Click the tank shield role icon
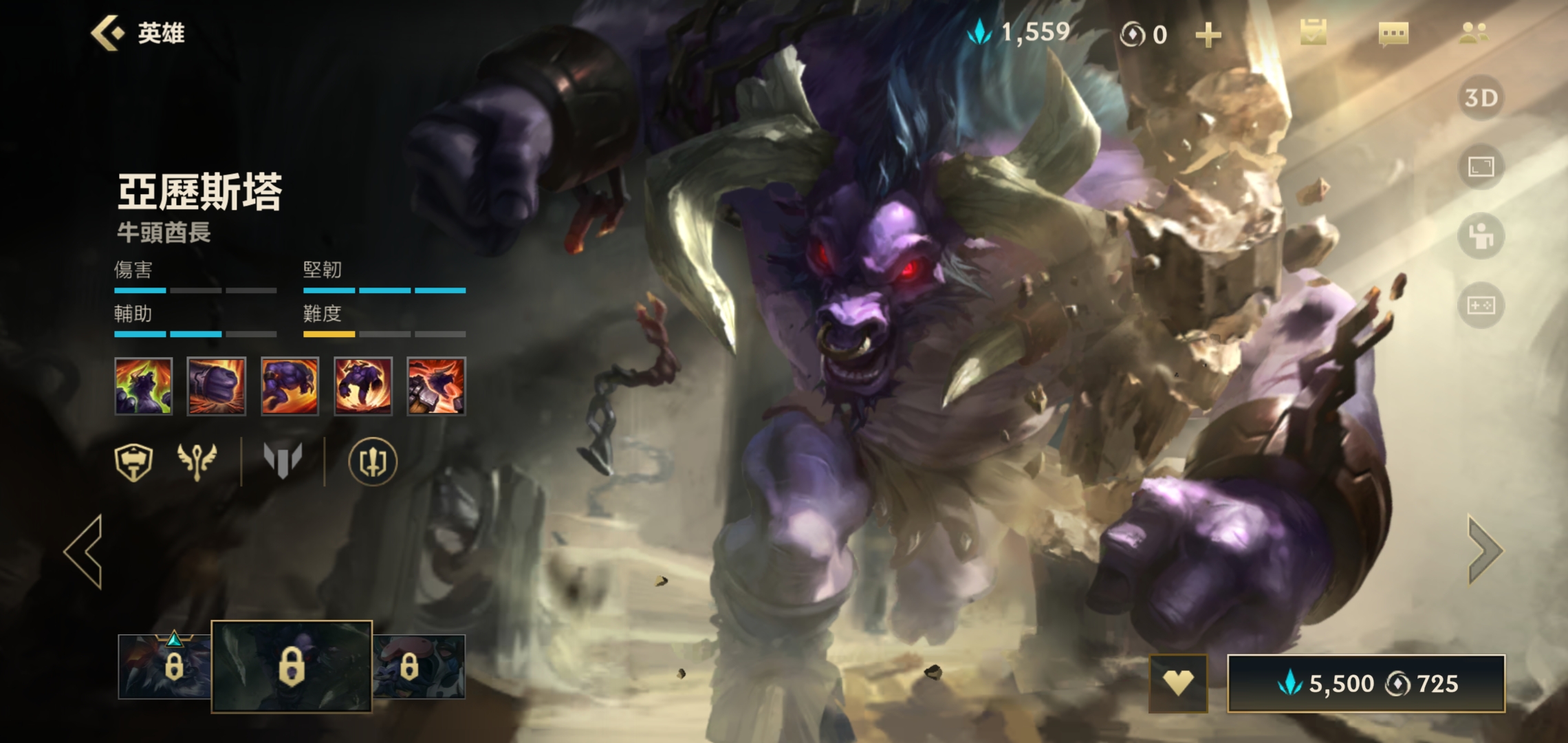 coord(133,462)
